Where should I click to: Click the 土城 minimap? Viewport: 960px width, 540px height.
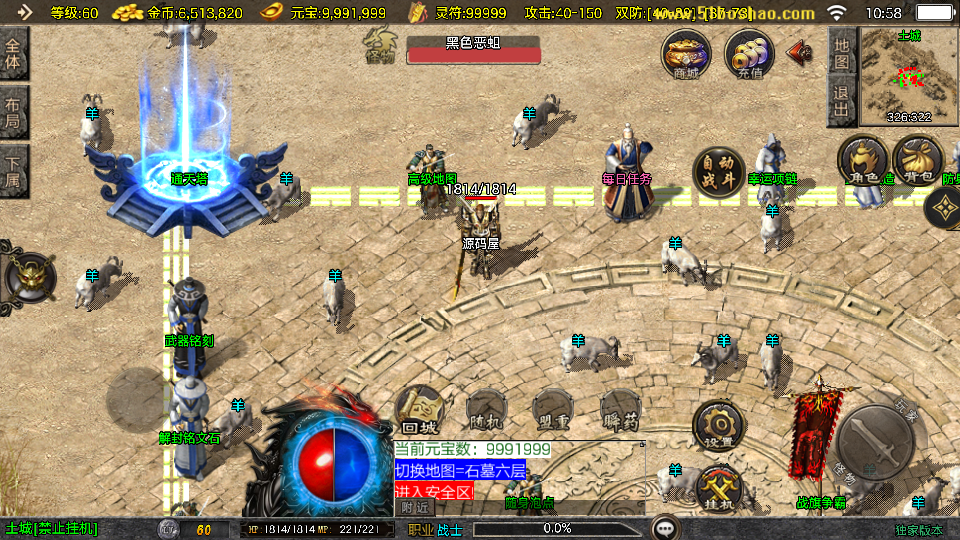click(908, 76)
